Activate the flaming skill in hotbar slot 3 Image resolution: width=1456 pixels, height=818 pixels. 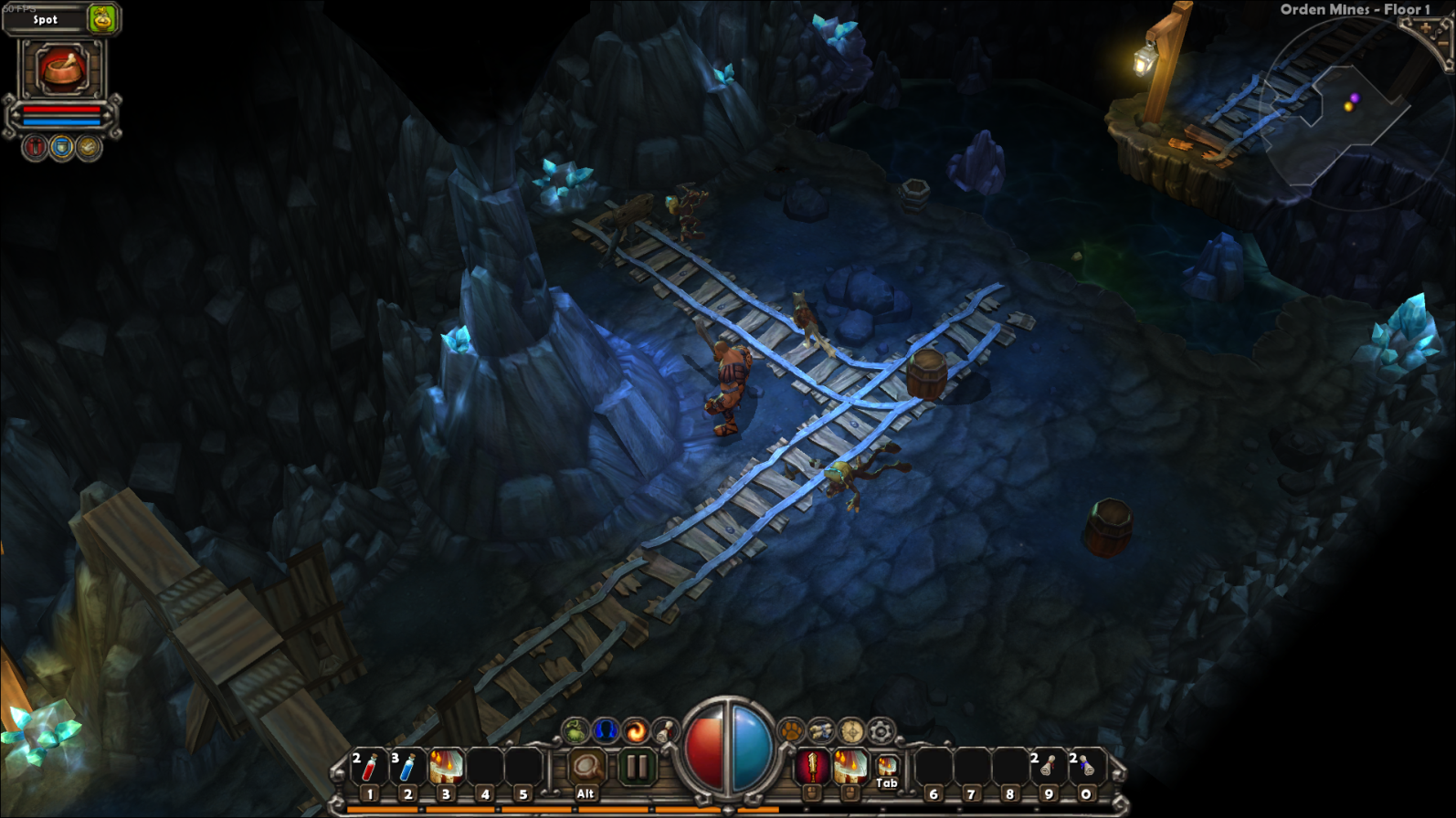pos(446,769)
